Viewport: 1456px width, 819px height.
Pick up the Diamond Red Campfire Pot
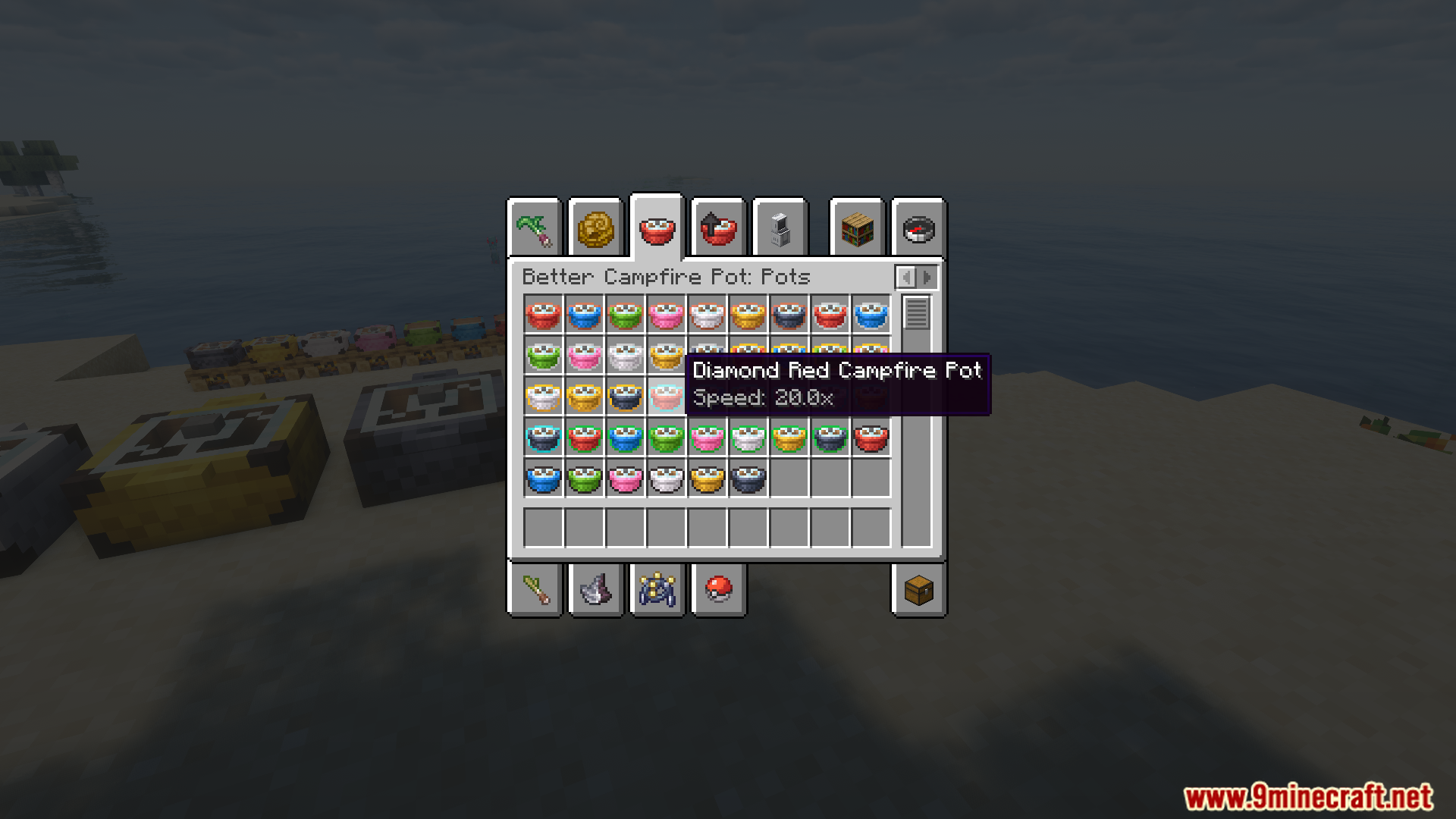coord(667,397)
